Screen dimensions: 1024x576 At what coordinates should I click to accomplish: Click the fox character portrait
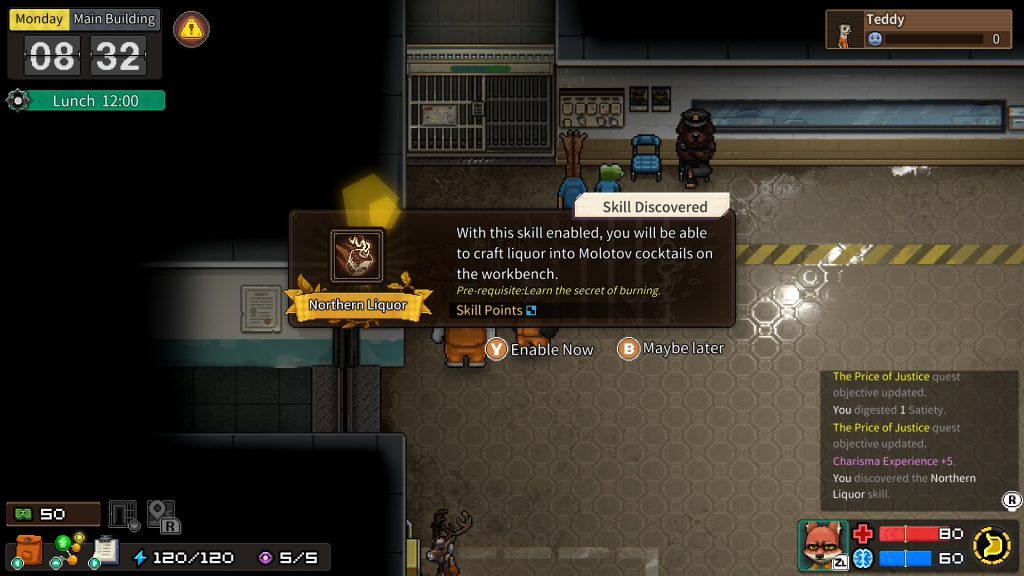(823, 545)
